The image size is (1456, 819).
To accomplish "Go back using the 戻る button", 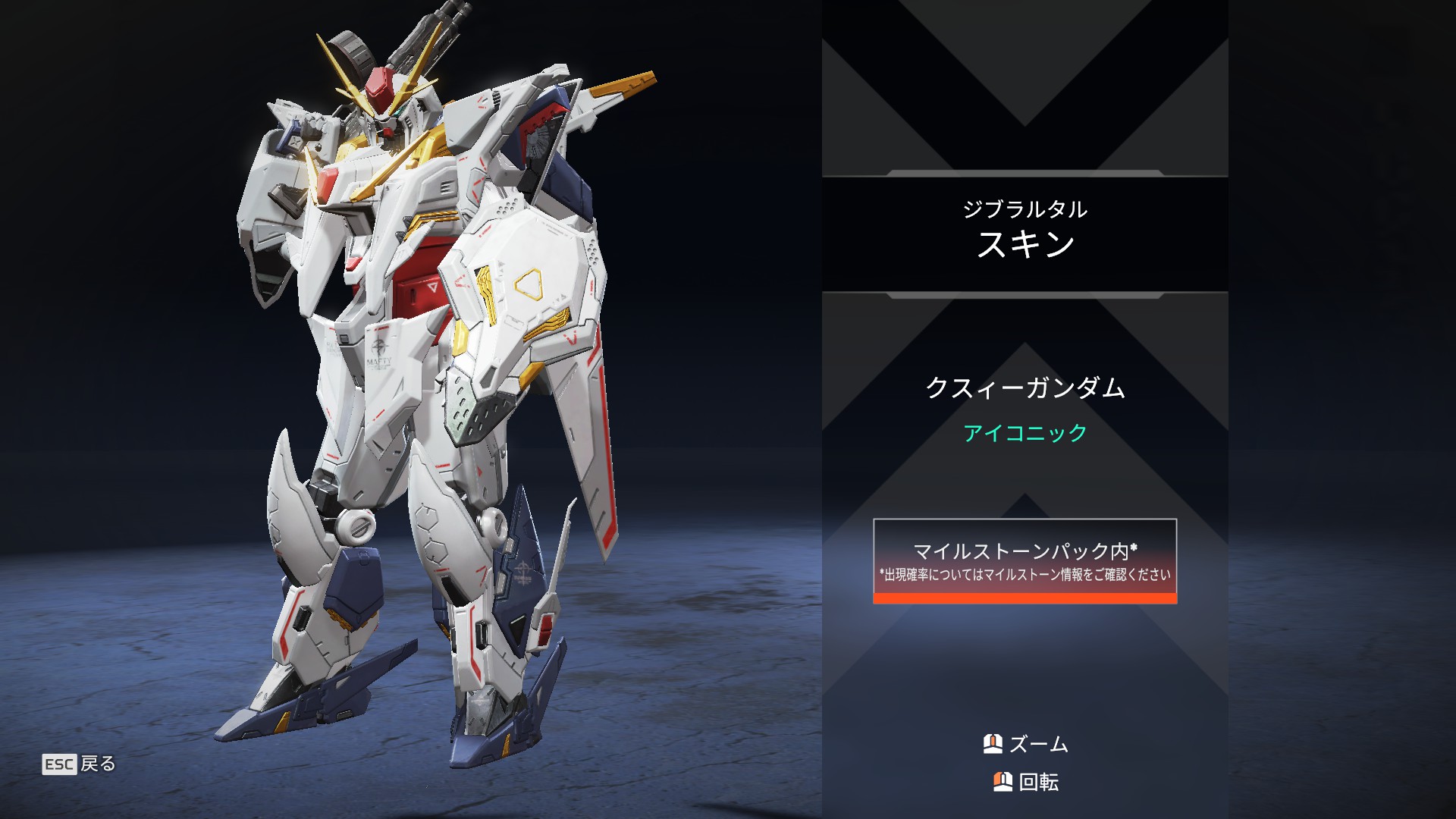I will click(x=79, y=764).
